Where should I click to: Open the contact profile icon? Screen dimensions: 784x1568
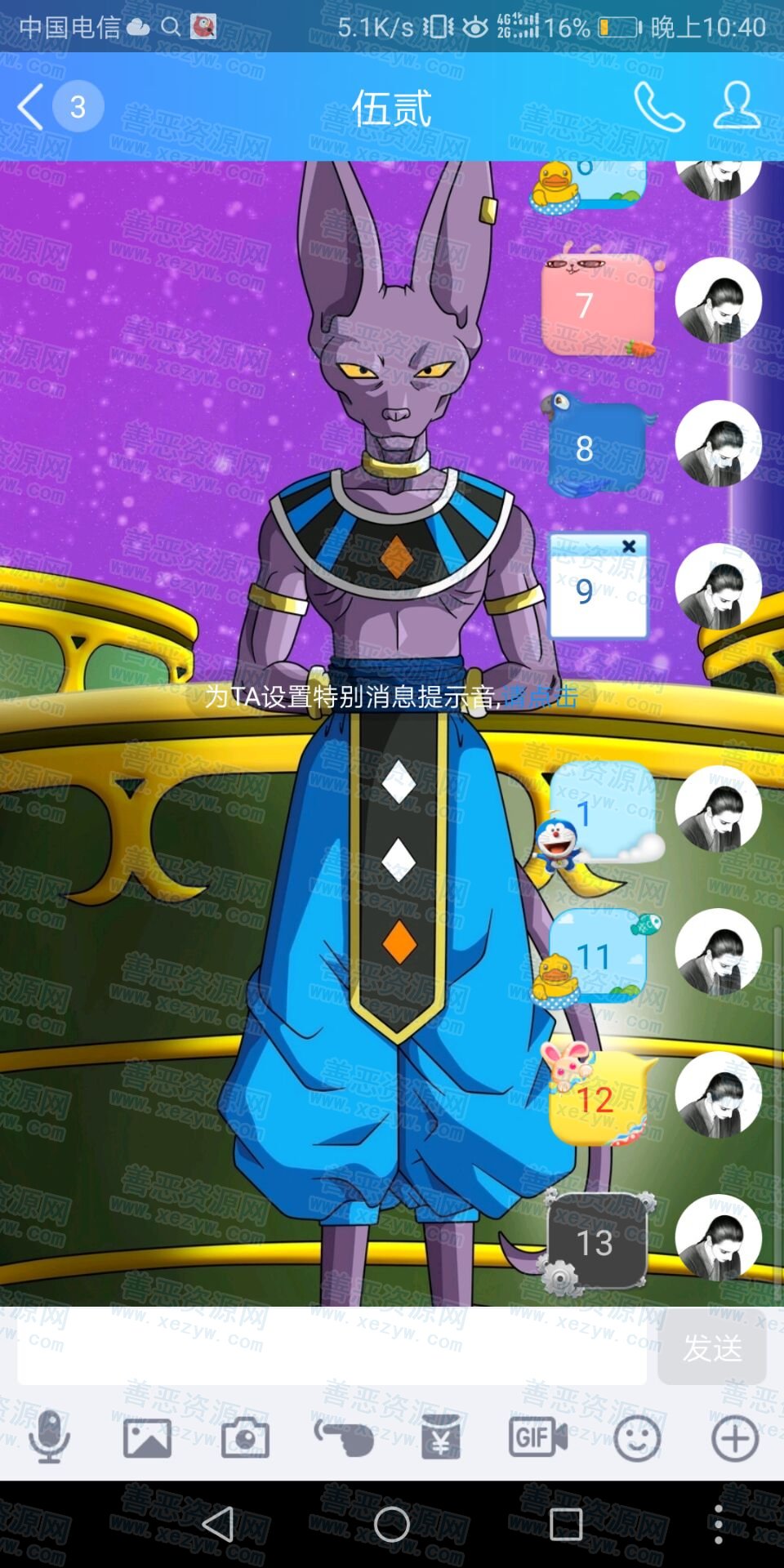pyautogui.click(x=737, y=107)
